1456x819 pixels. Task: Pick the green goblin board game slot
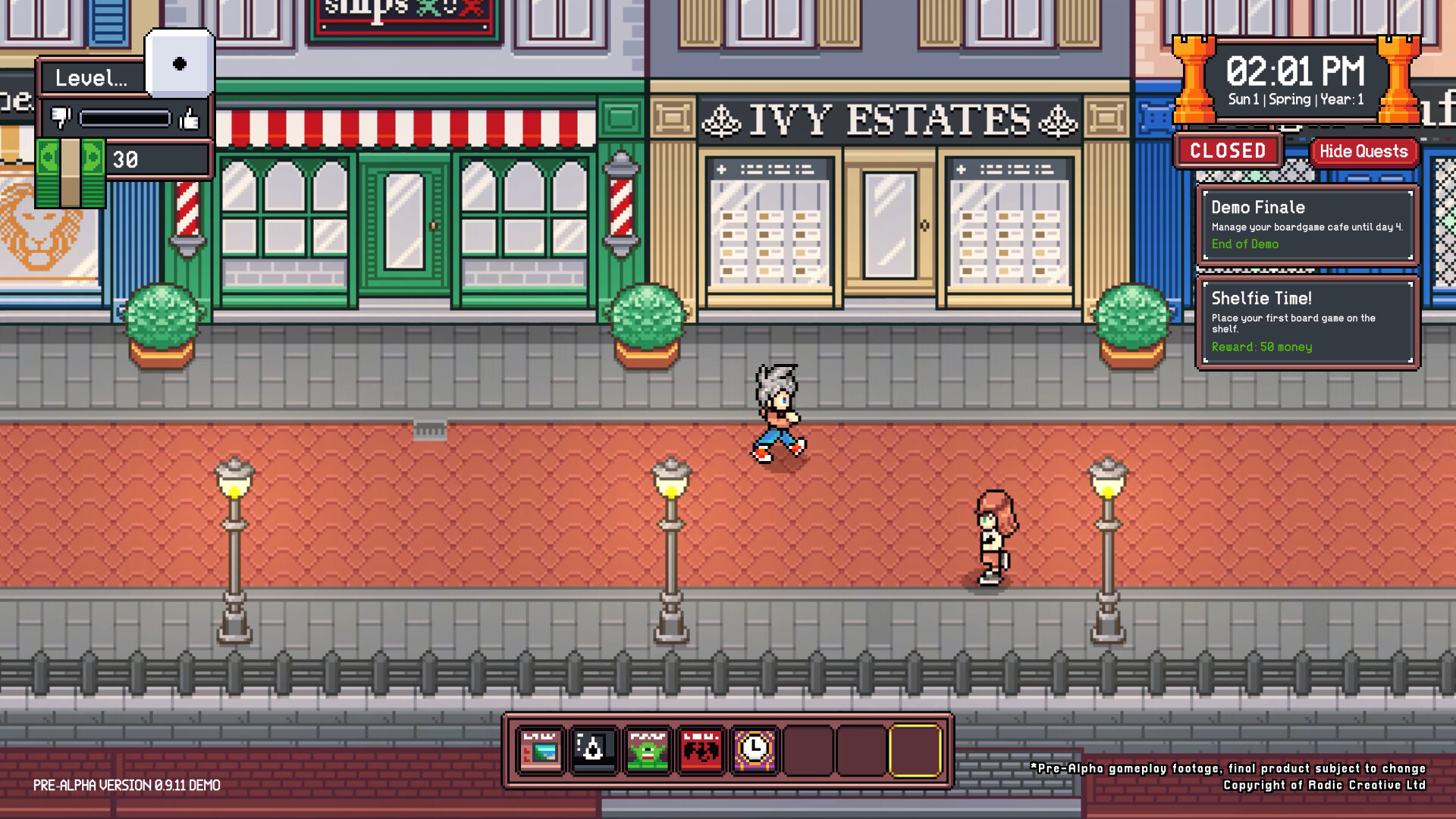(648, 751)
